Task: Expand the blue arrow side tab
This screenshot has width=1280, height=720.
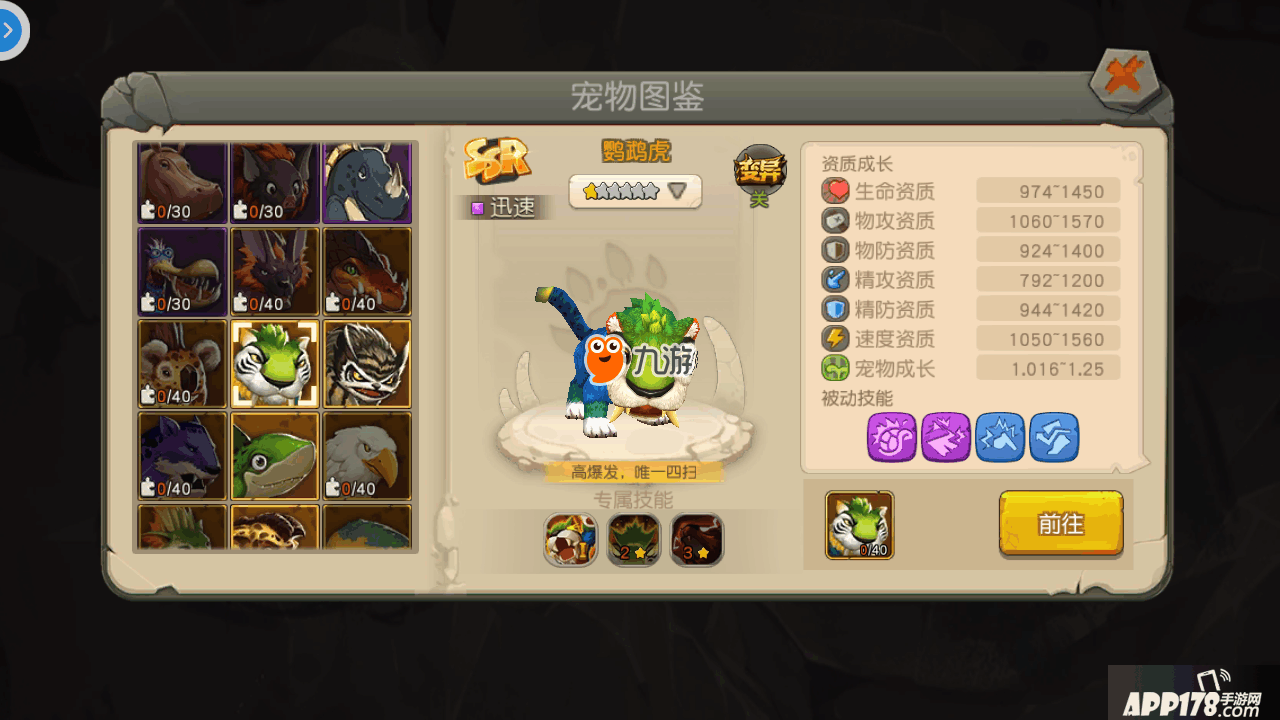Action: pyautogui.click(x=12, y=30)
